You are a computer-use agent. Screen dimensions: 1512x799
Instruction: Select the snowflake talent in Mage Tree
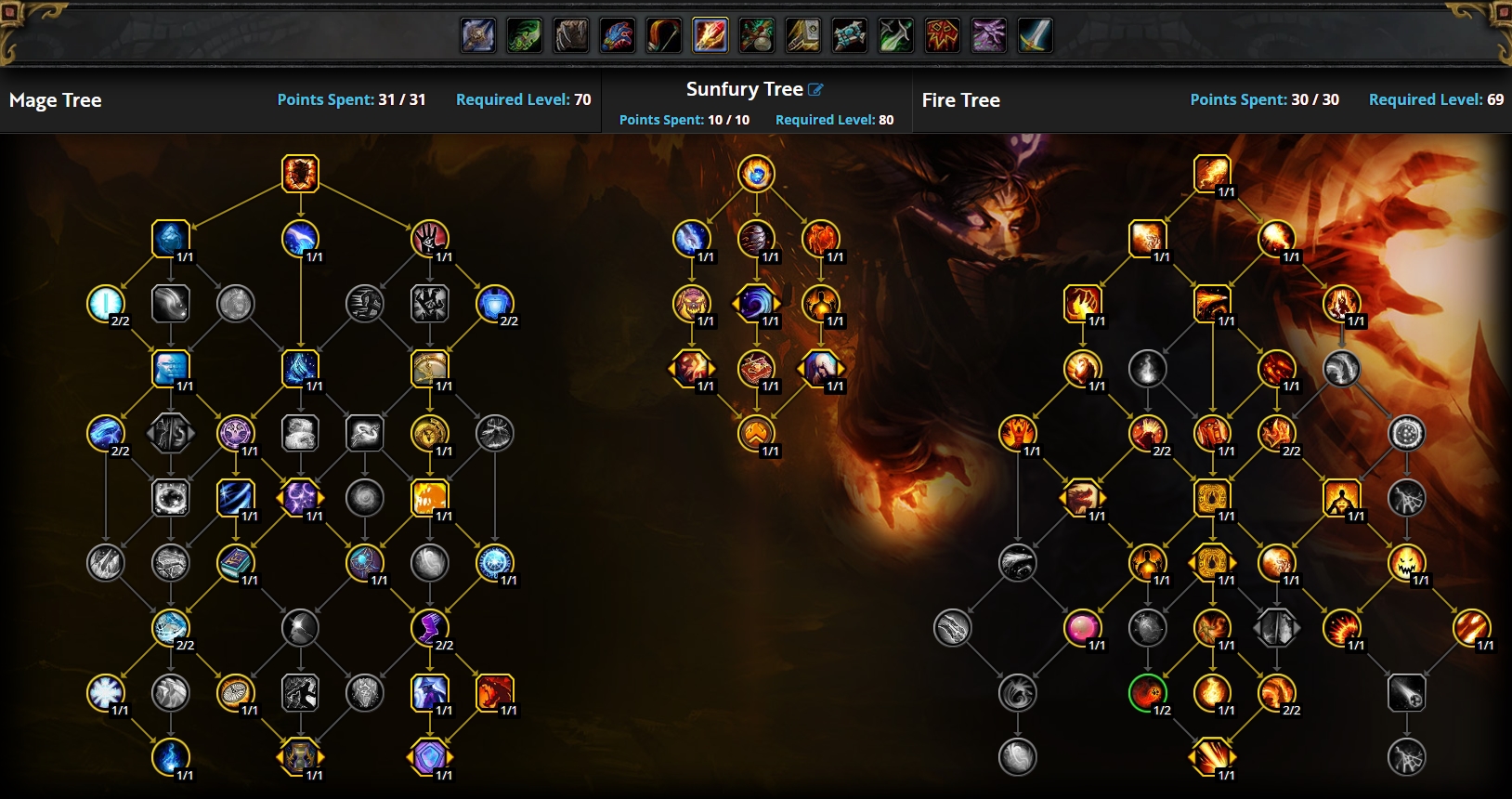(105, 692)
